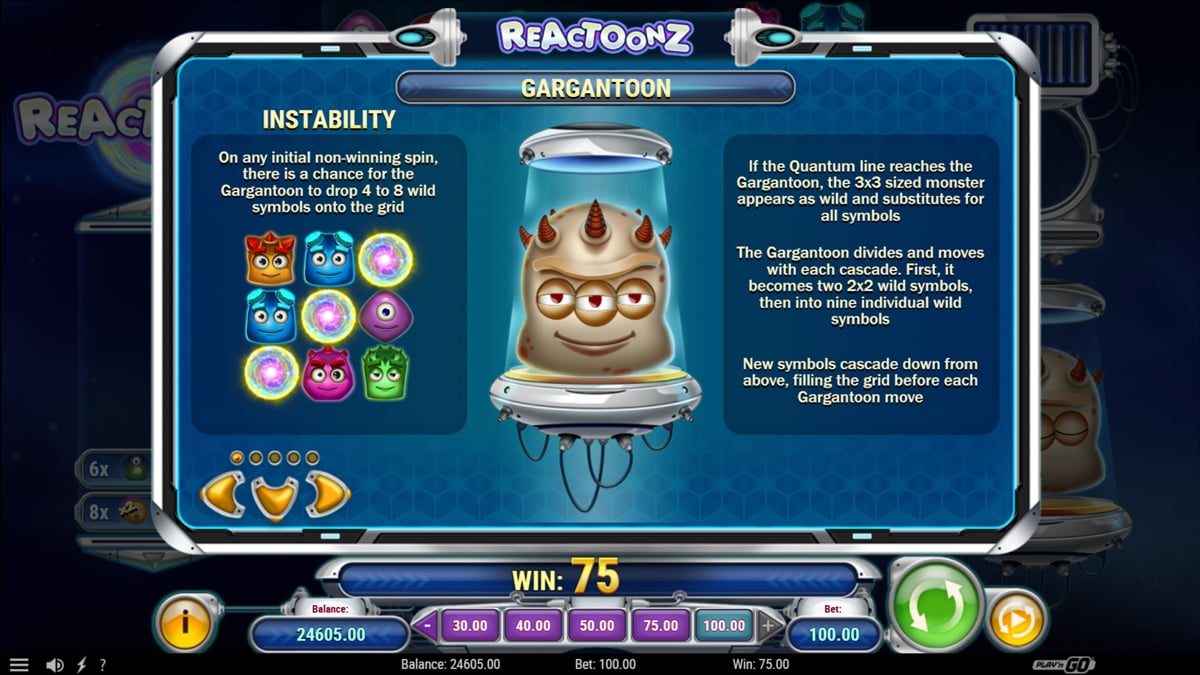
Task: Spin using the green button
Action: point(935,606)
